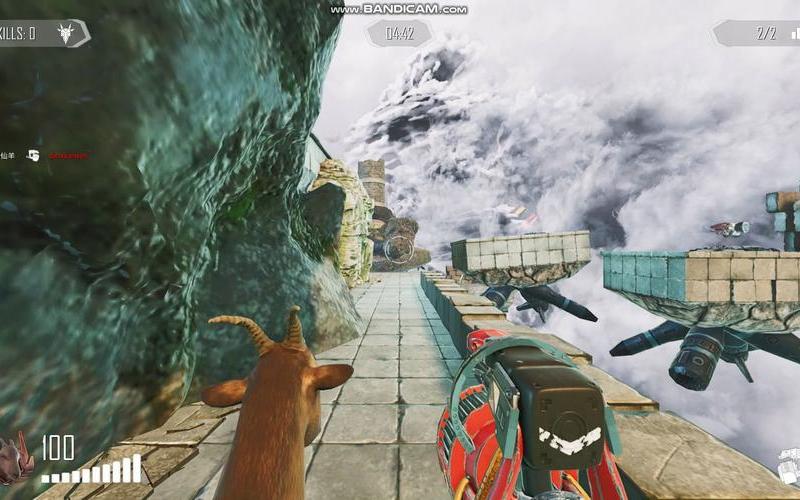Click the Bandicam watermark at the top
This screenshot has width=800, height=500.
[399, 9]
